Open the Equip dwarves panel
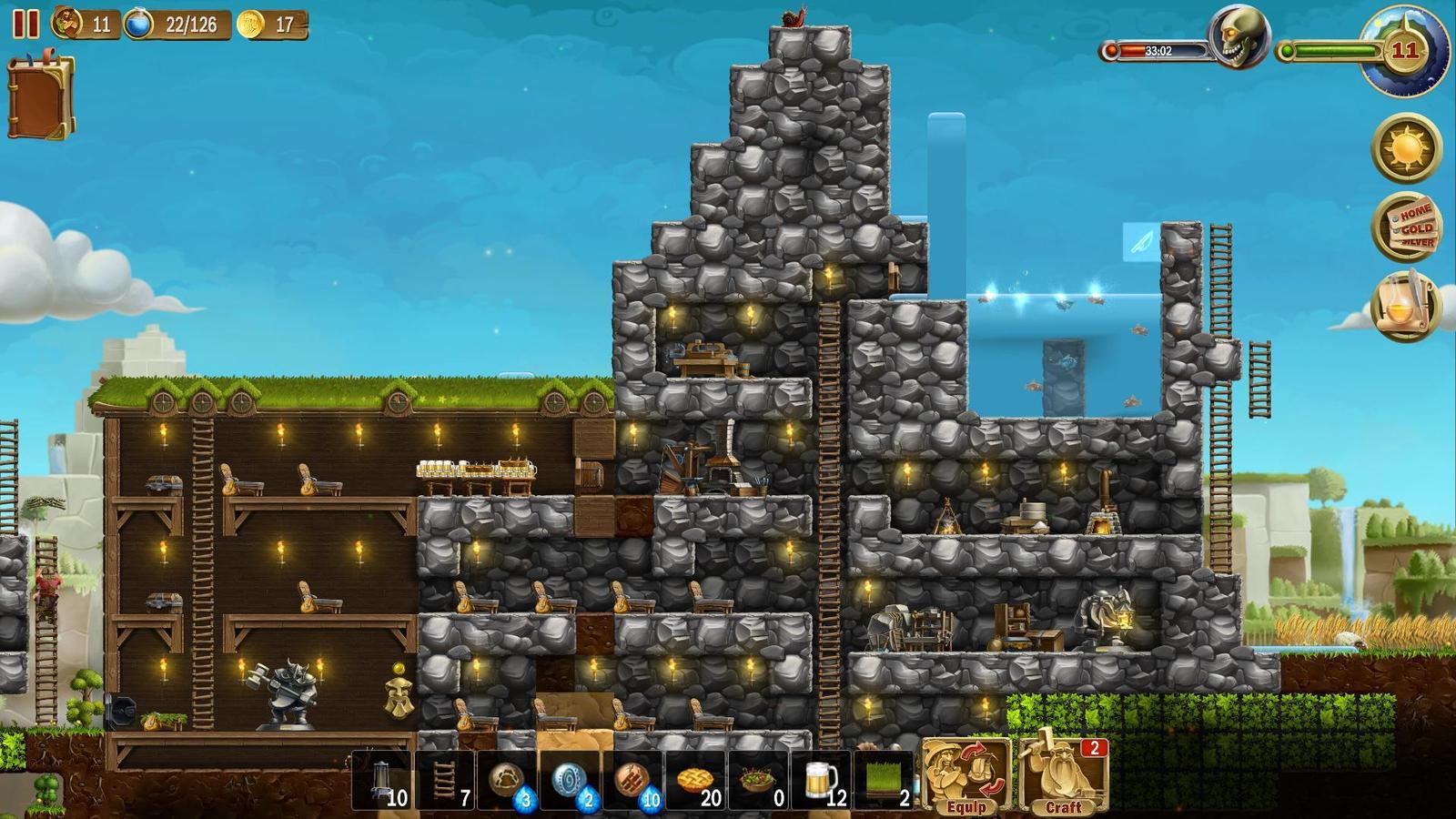This screenshot has width=1456, height=819. [x=966, y=774]
